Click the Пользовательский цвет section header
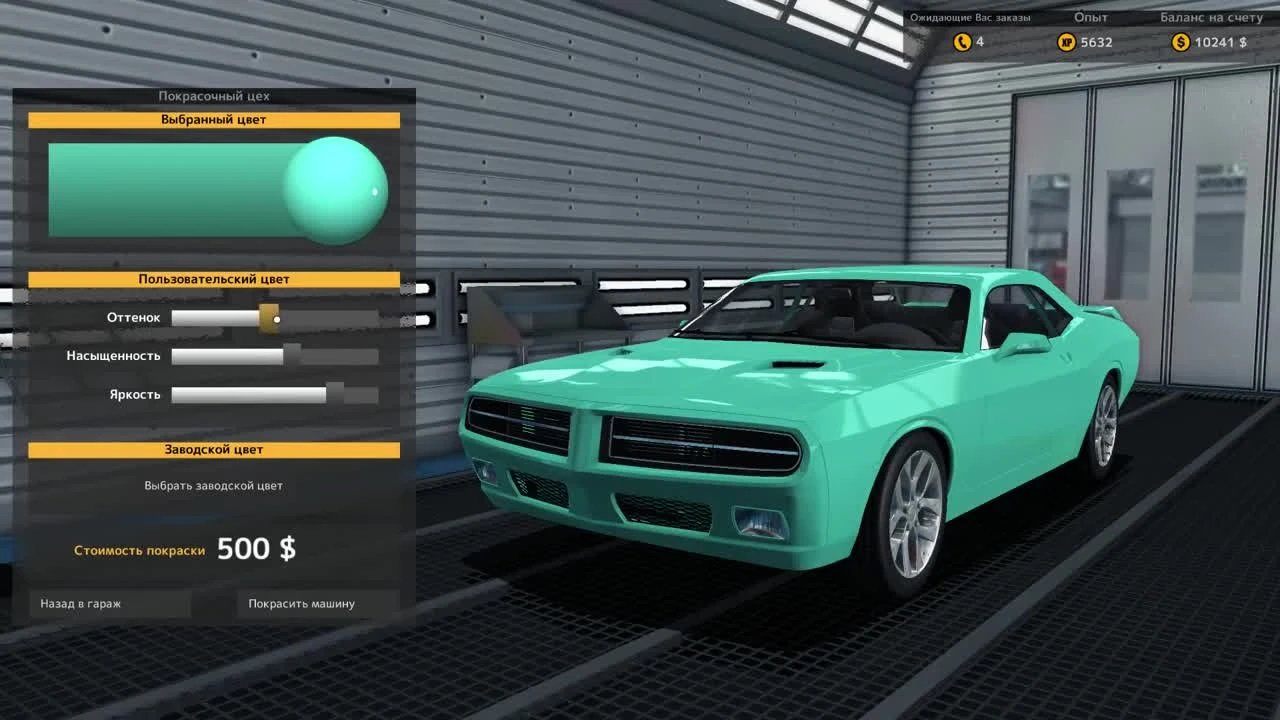1280x720 pixels. 216,279
